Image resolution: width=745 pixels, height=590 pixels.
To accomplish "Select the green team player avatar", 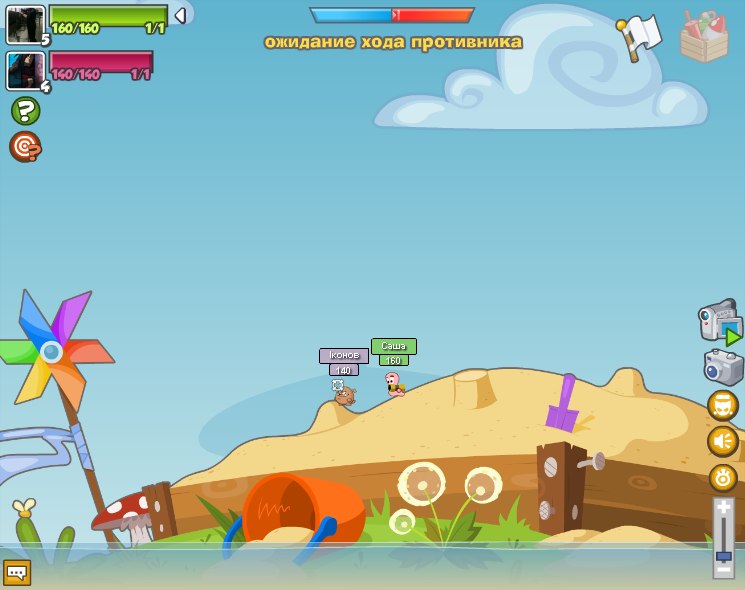I will coord(24,24).
